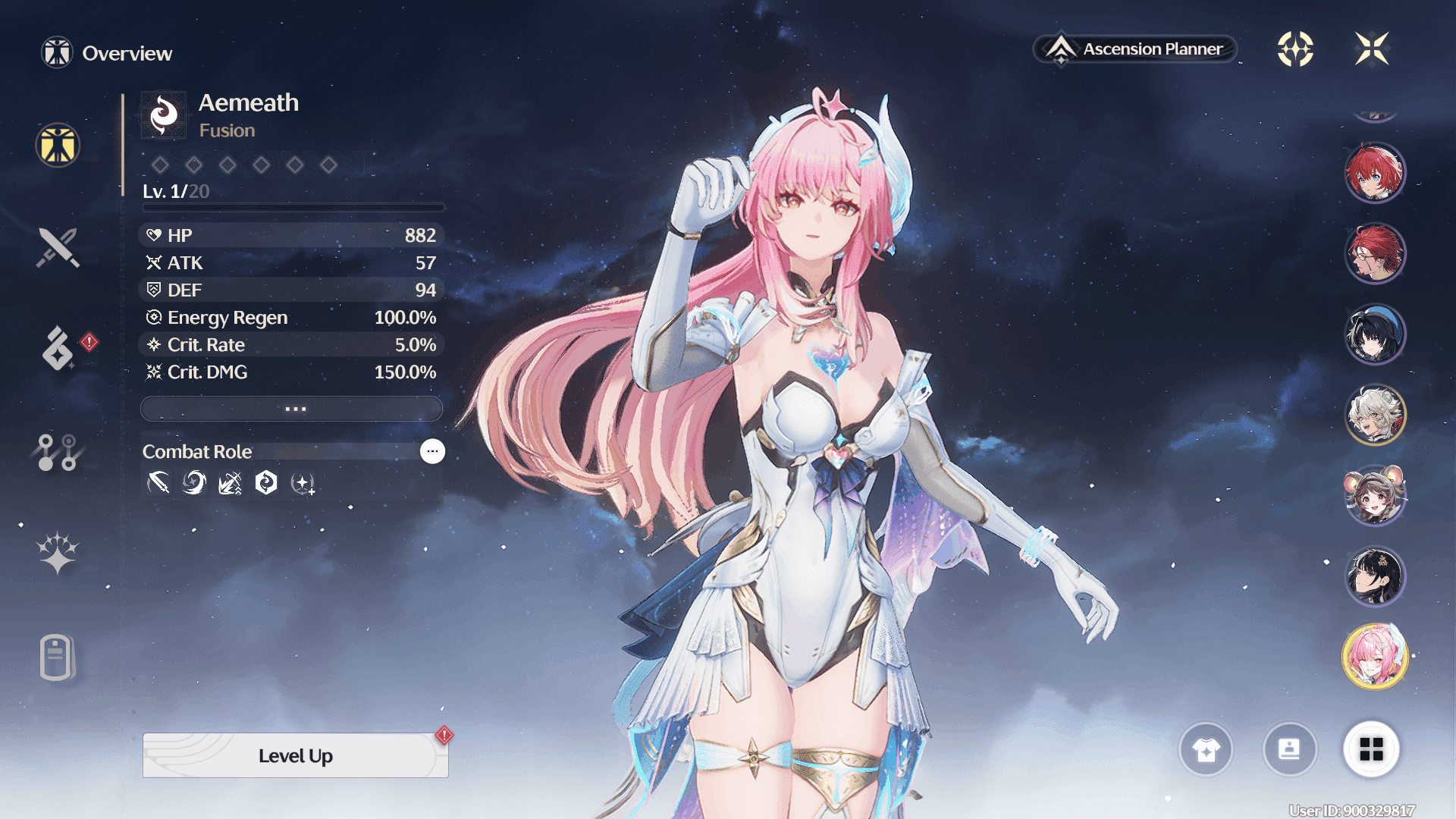Expand the stats list with the ellipsis bar

(291, 408)
